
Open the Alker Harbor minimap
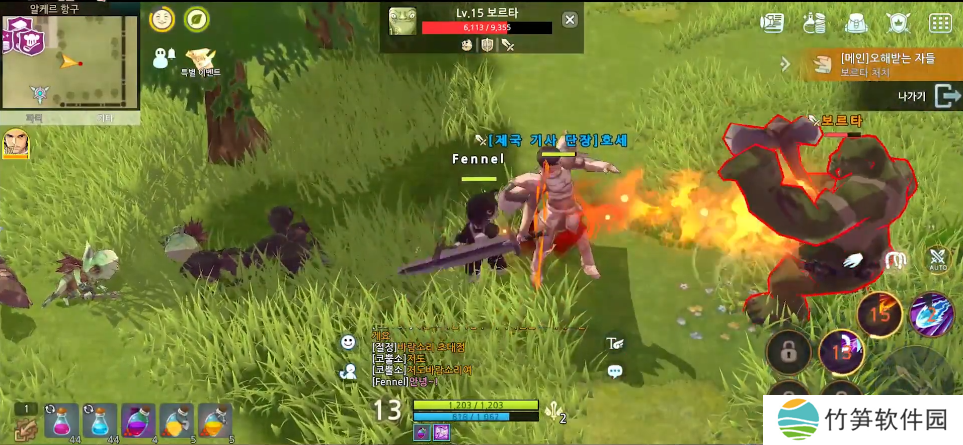[70, 61]
